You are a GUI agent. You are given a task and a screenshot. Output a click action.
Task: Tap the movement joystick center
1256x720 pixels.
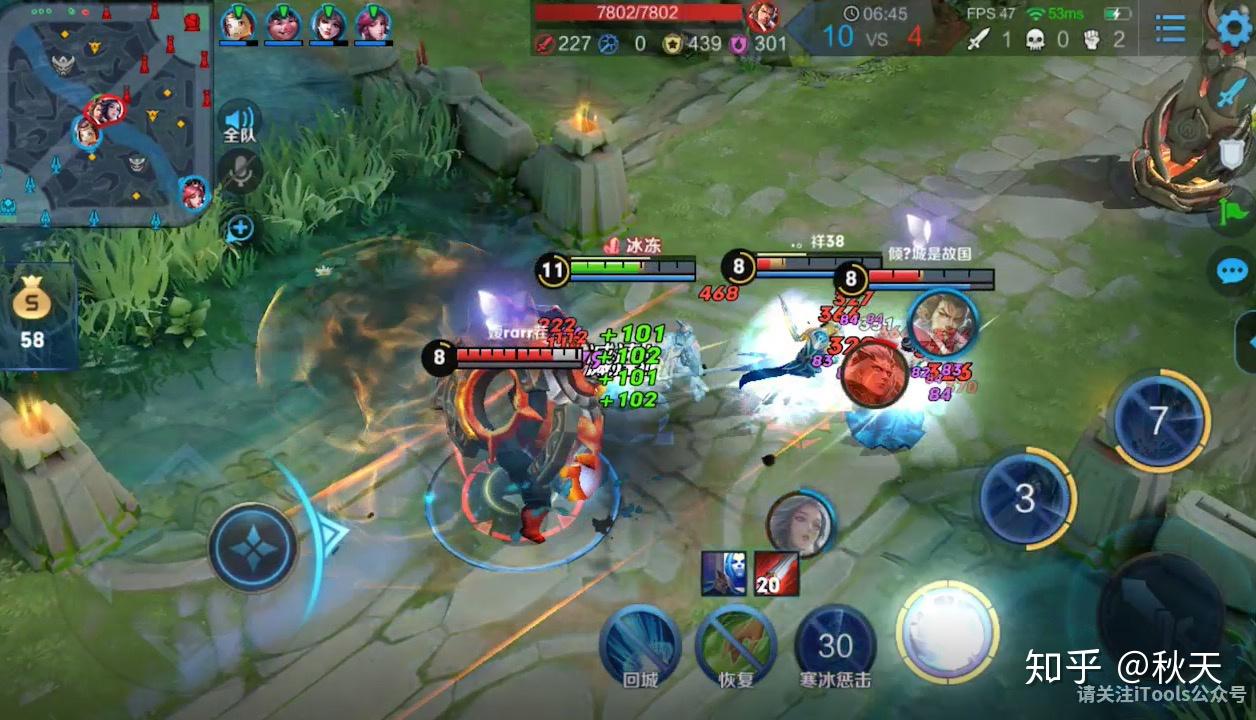pyautogui.click(x=253, y=548)
